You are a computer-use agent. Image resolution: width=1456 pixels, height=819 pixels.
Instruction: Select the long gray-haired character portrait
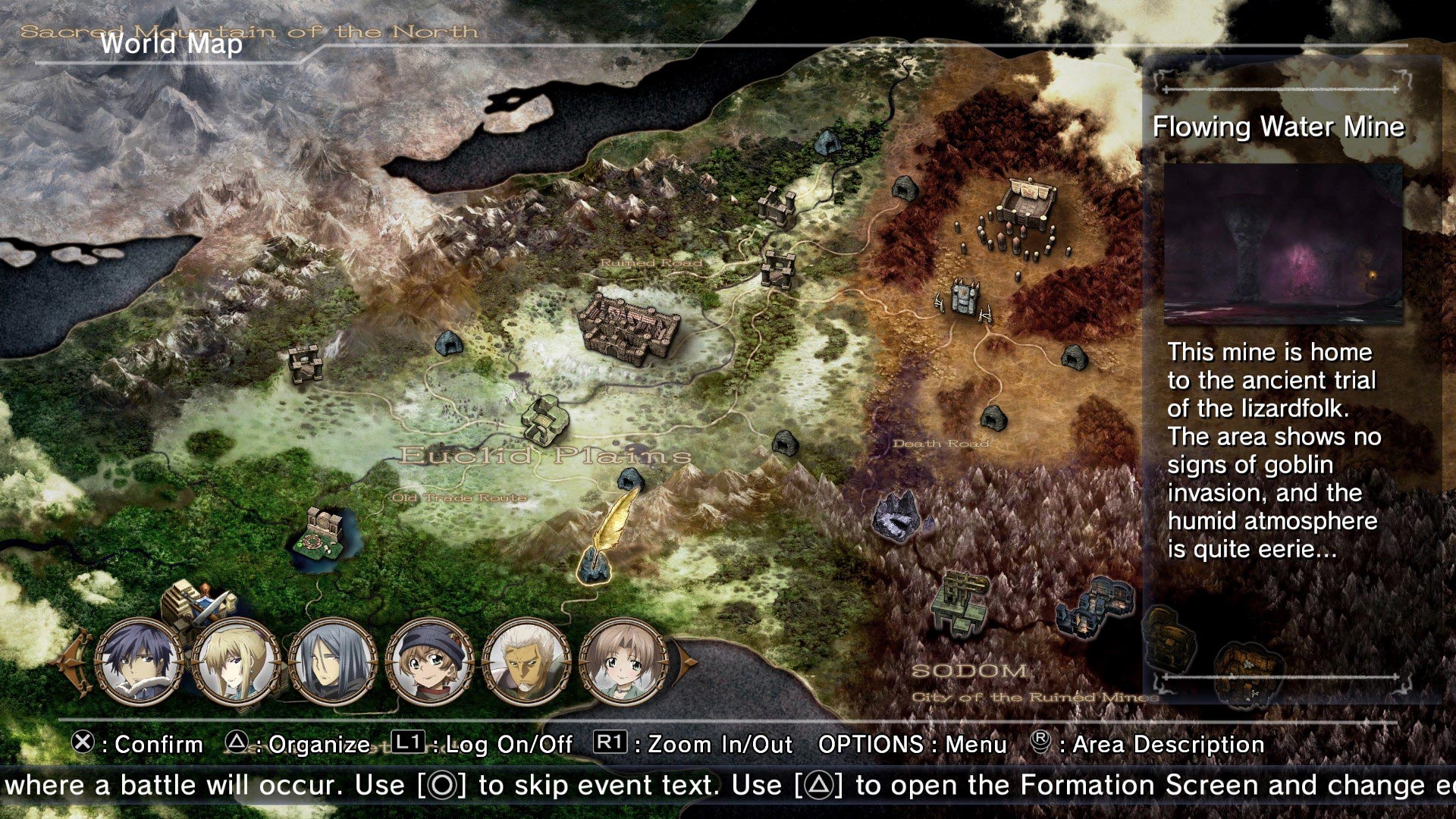333,661
